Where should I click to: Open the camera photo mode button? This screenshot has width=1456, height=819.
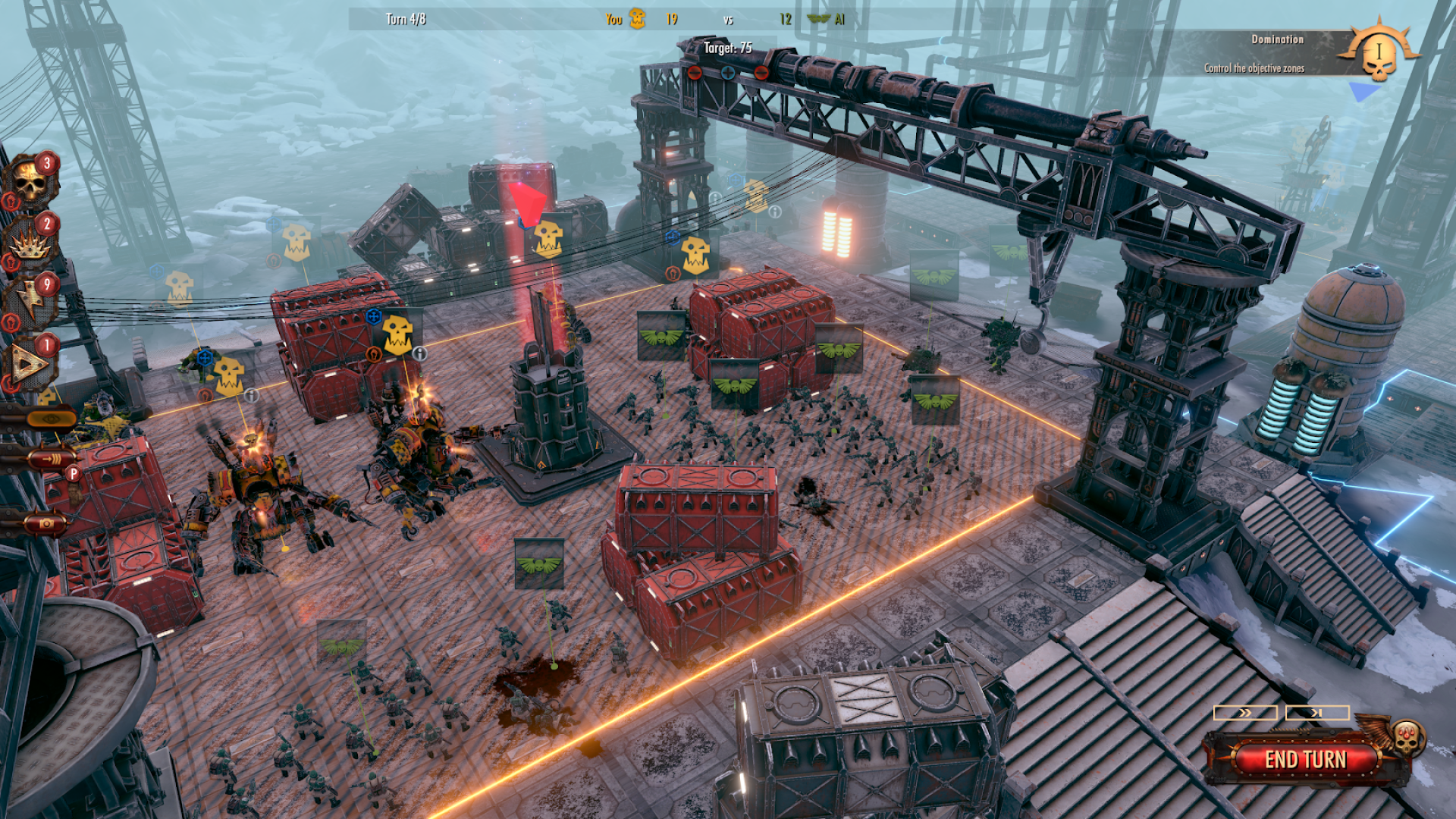pos(47,523)
